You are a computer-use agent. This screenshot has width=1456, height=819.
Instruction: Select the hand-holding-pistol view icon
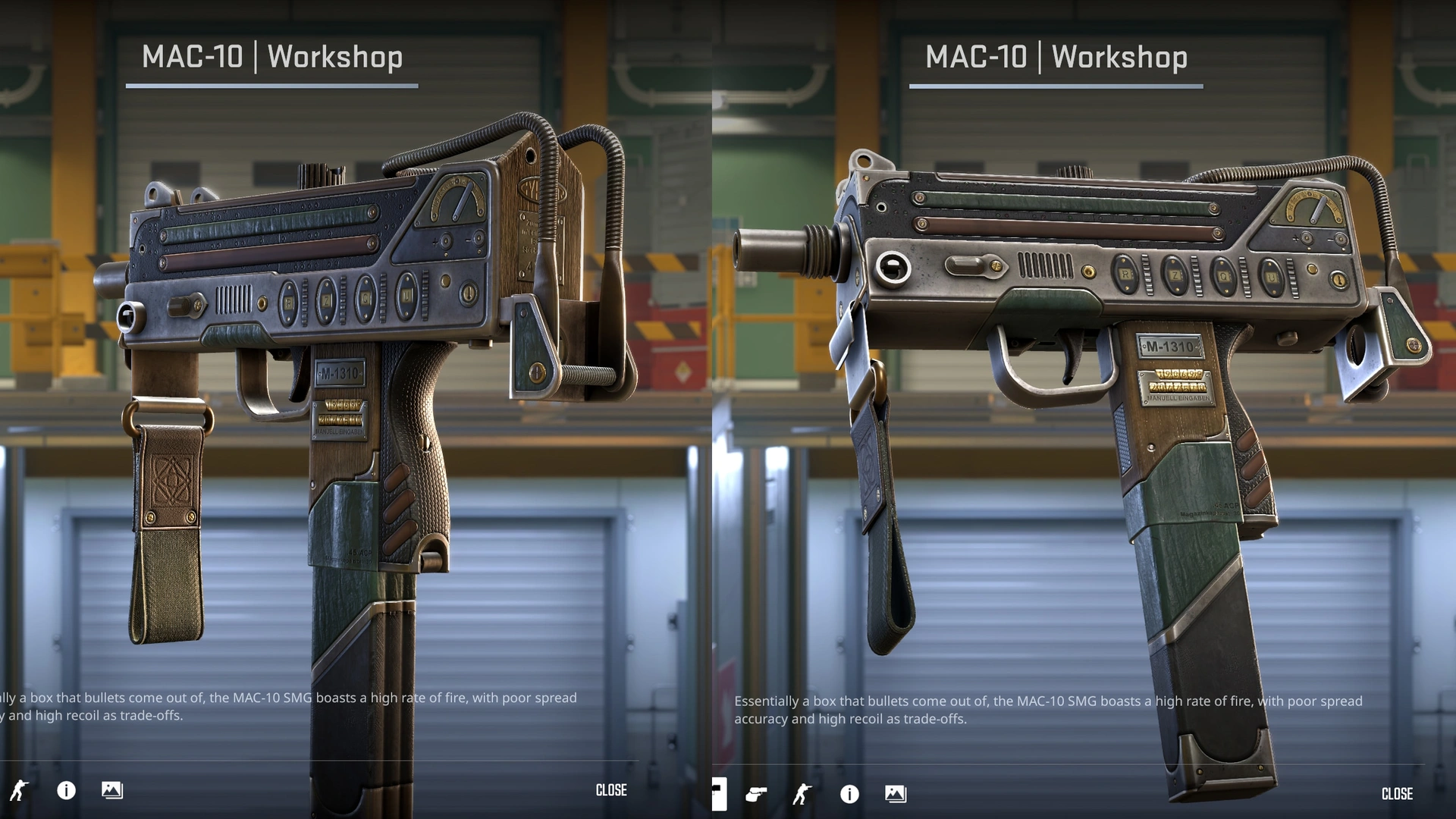pos(756,794)
